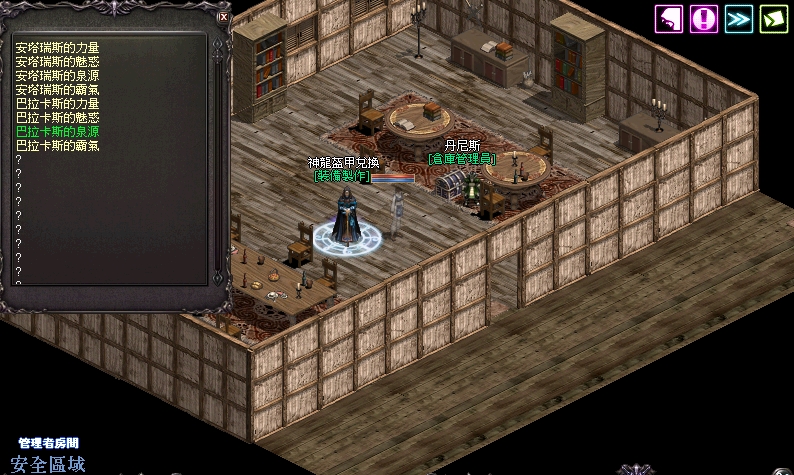Select the 巴拉卡斯的魅惑 entry
Viewport: 794px width, 475px height.
[x=57, y=117]
